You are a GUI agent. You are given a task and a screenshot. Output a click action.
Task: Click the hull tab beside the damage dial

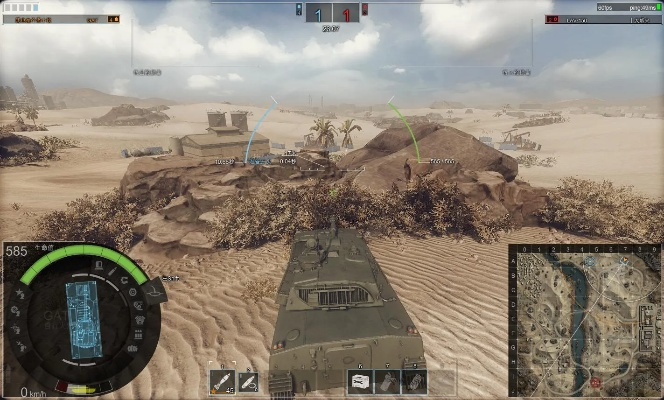click(x=155, y=291)
